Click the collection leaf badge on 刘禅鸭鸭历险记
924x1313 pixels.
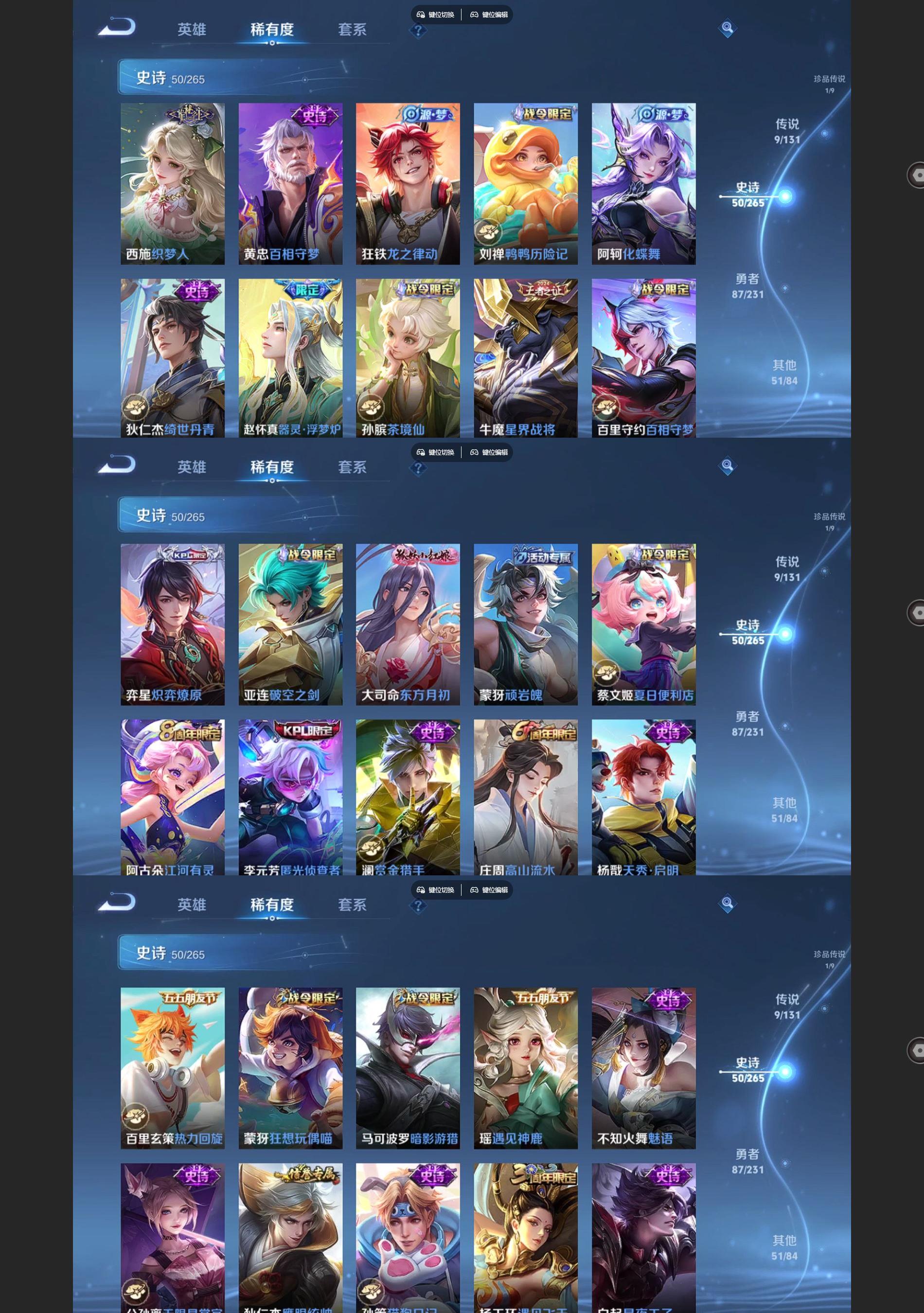(x=488, y=231)
